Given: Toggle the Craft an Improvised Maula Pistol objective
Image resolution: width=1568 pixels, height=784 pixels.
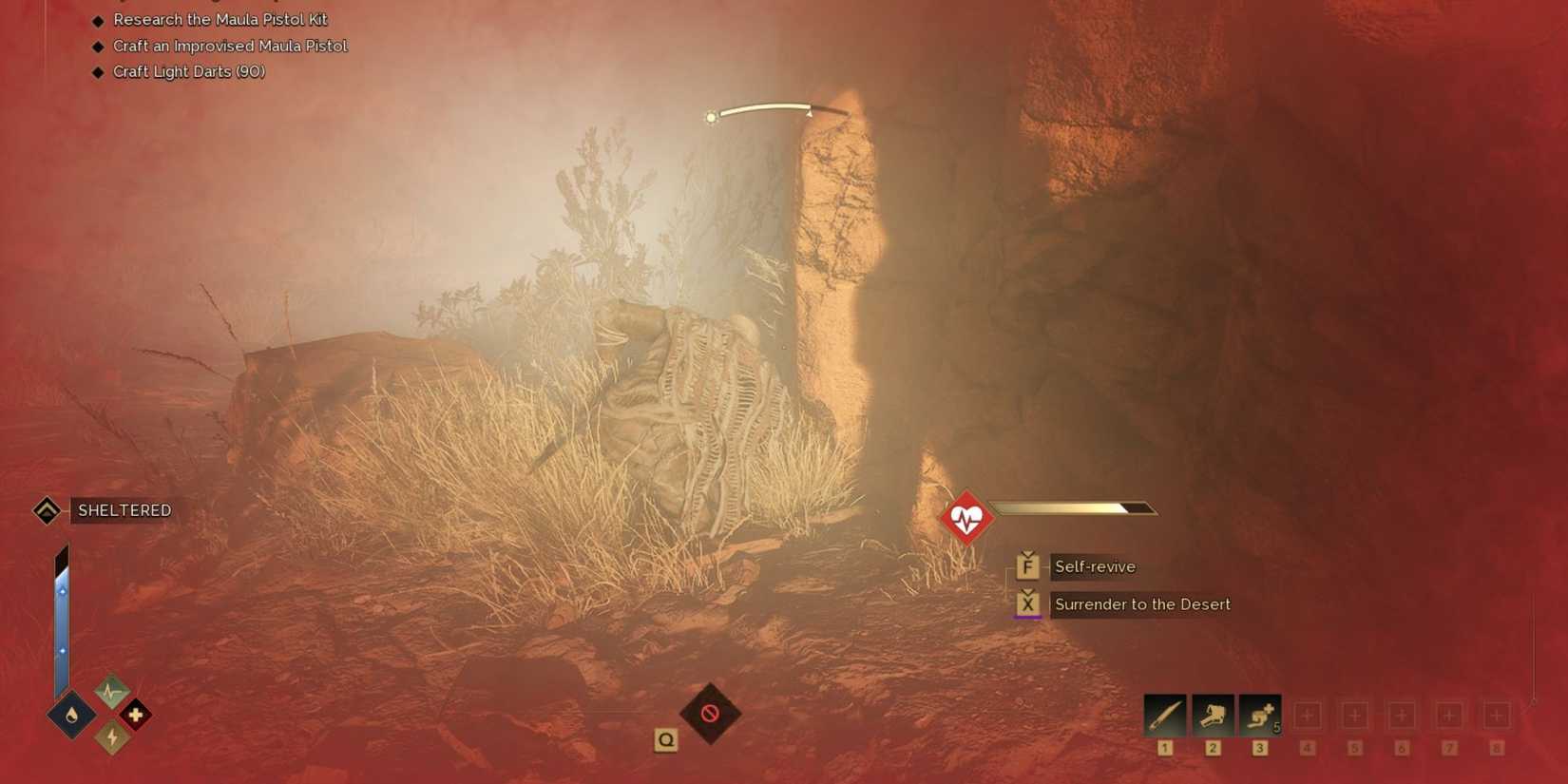Looking at the screenshot, I should click(x=230, y=46).
